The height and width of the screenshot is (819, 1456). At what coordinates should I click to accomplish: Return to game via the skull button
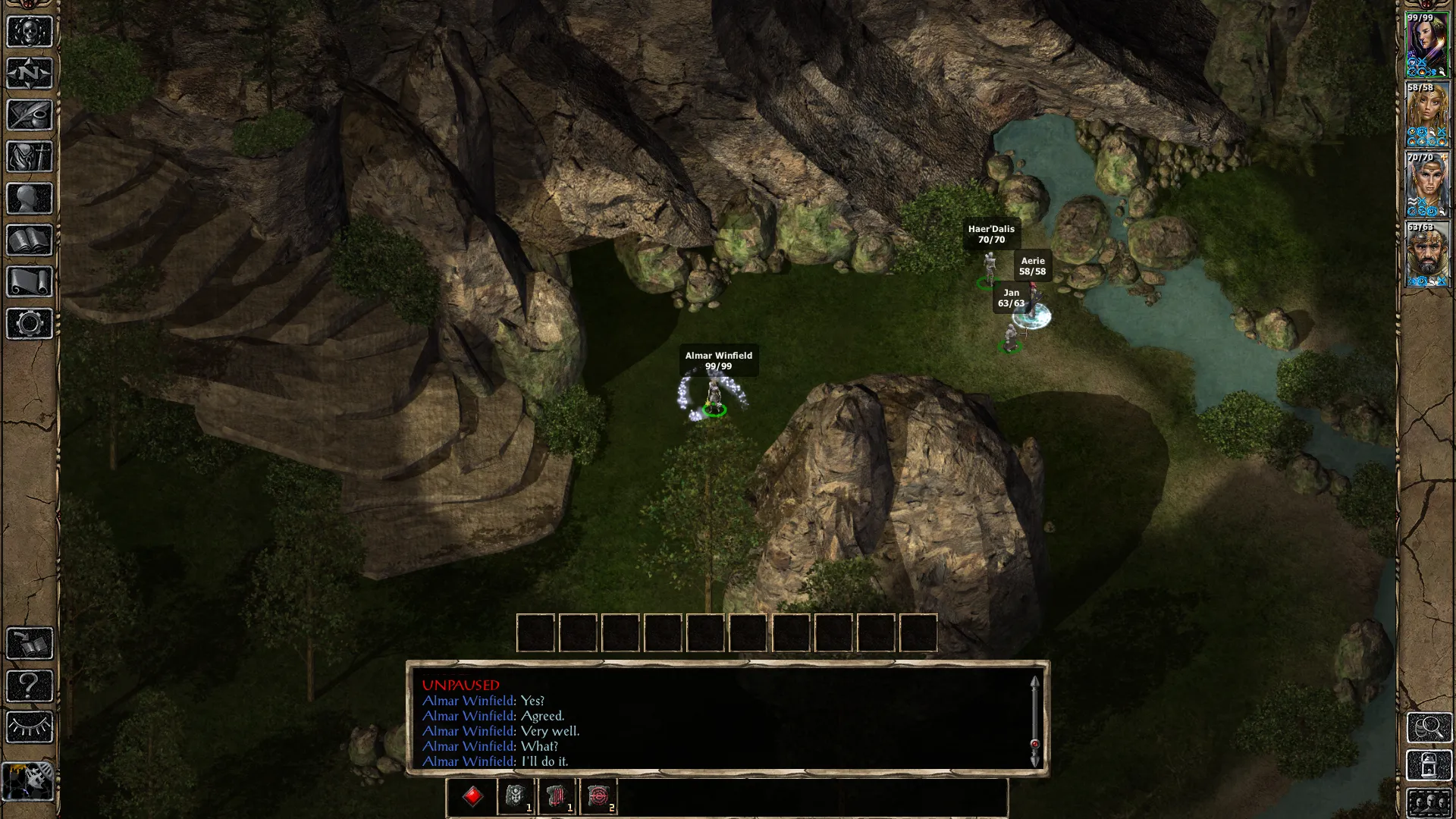click(30, 32)
